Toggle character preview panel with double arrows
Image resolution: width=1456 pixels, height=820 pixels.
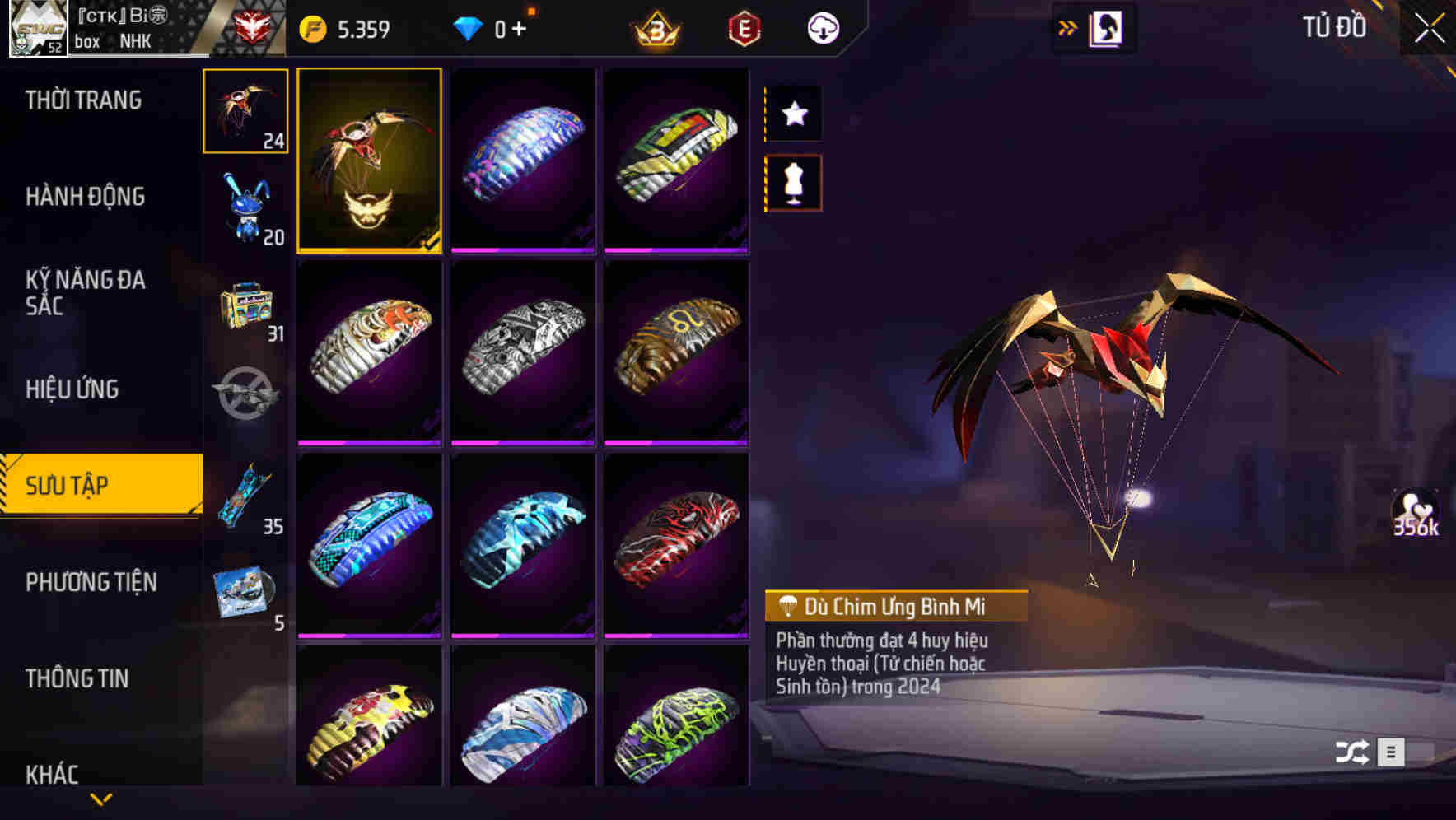tap(1066, 26)
